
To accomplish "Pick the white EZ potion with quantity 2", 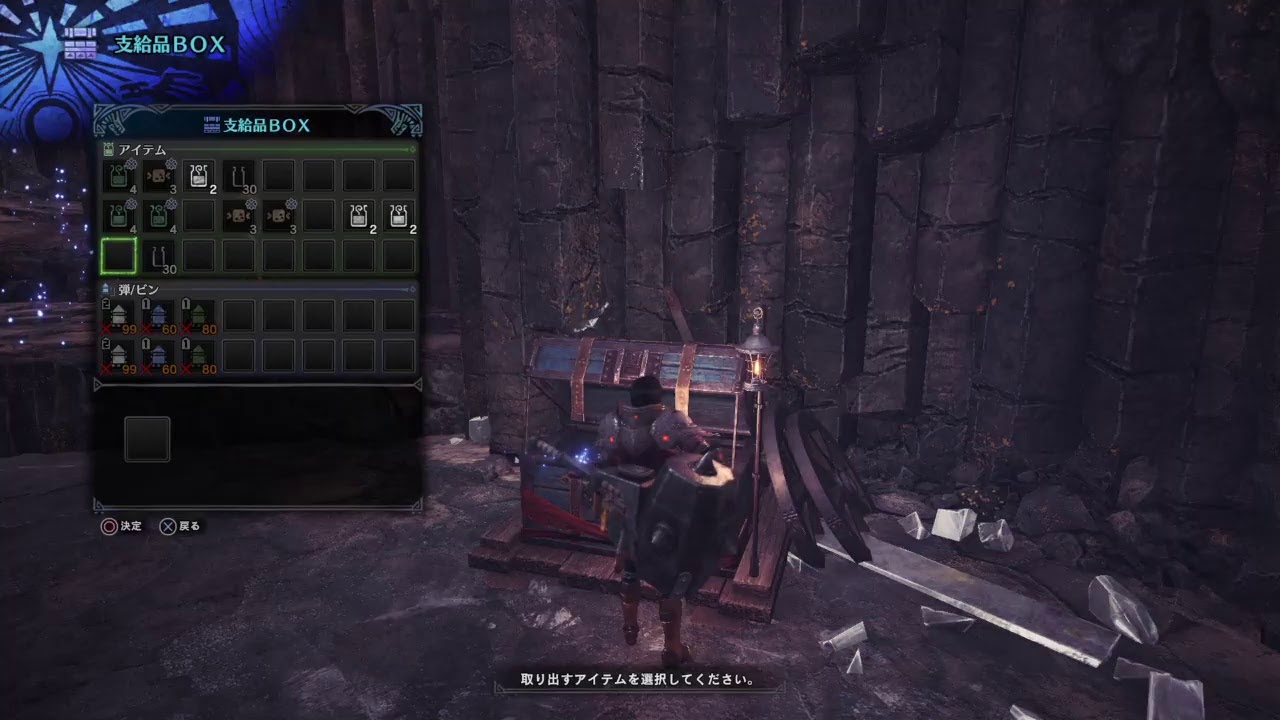I will [x=199, y=173].
